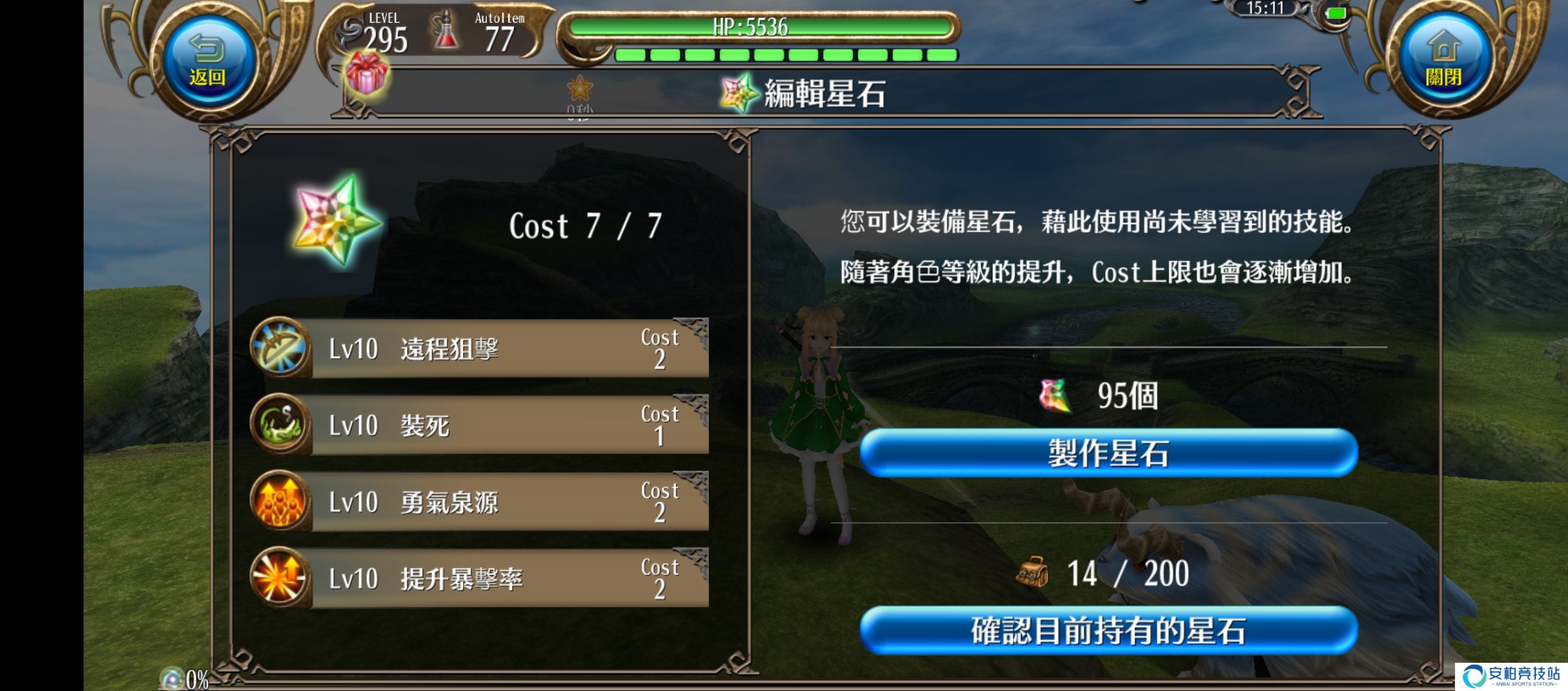Open the red gift box icon

tap(366, 73)
